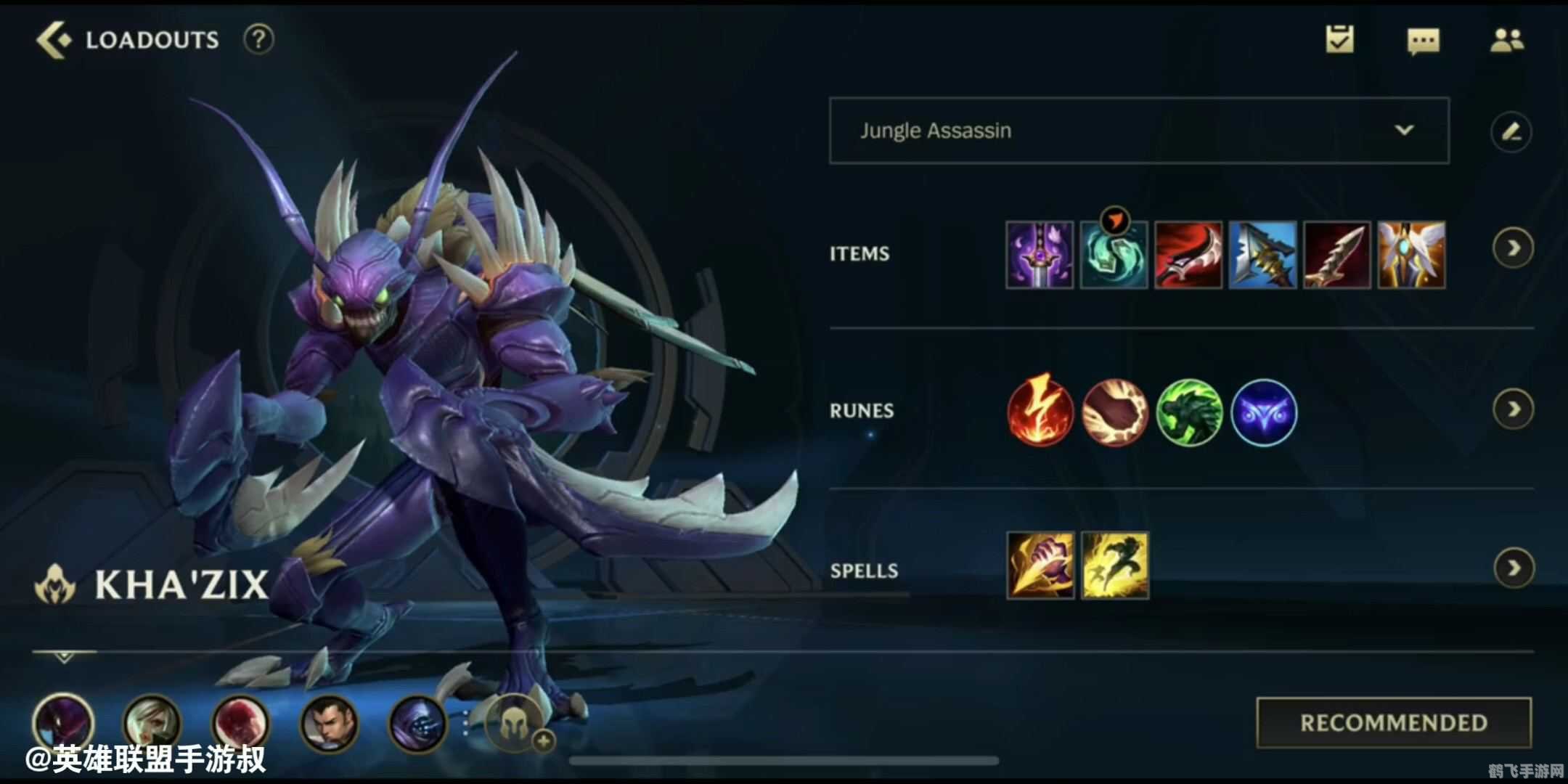Select the serrated blue blade item

pyautogui.click(x=1262, y=255)
